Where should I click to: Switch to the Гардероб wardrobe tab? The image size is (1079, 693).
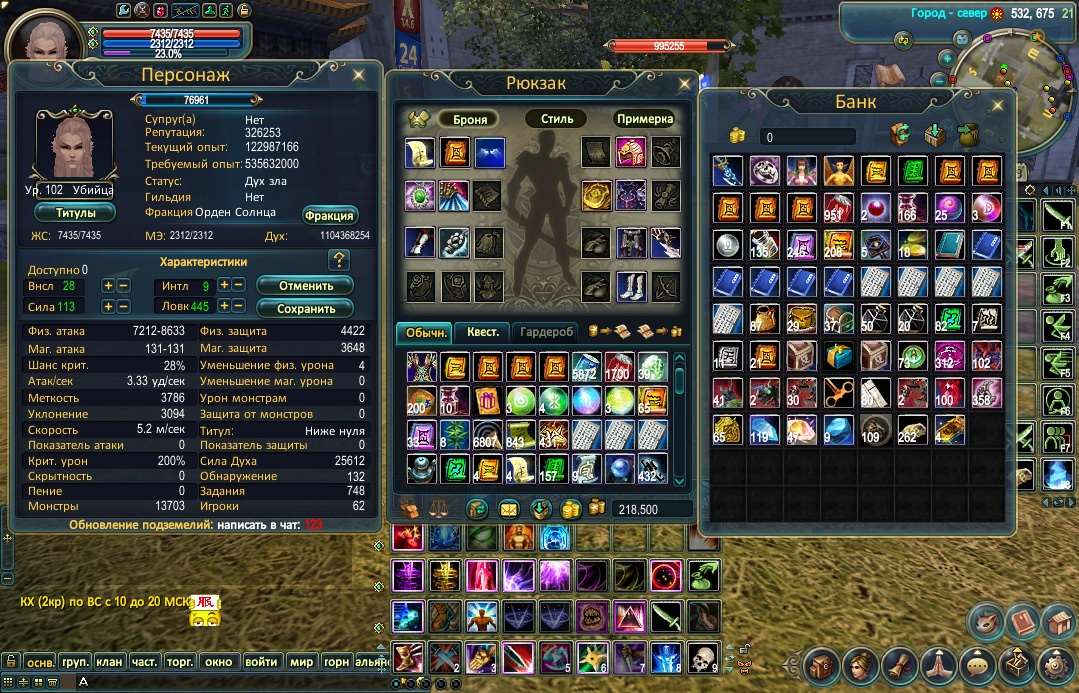pyautogui.click(x=547, y=332)
